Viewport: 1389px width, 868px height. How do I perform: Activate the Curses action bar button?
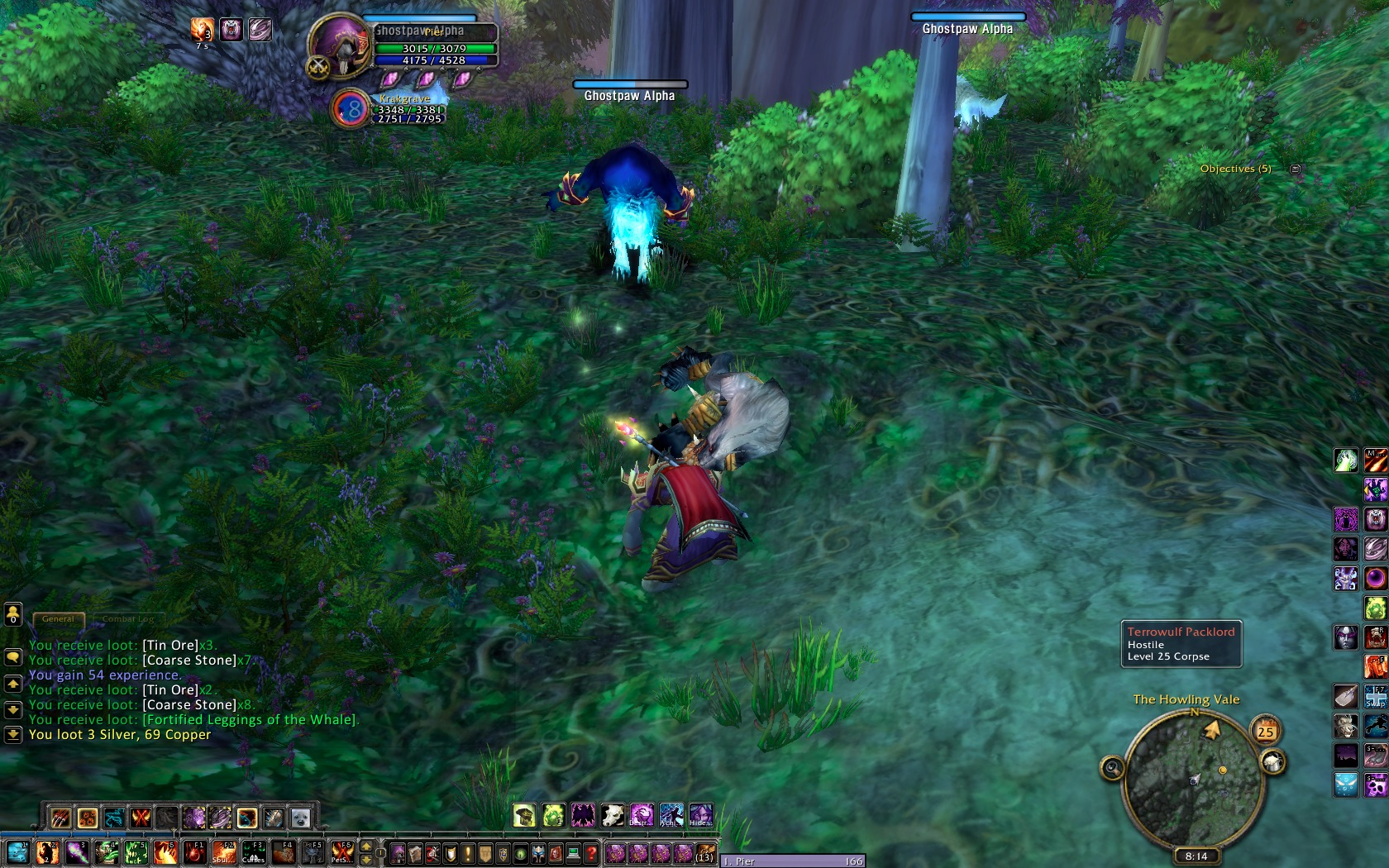[x=254, y=851]
